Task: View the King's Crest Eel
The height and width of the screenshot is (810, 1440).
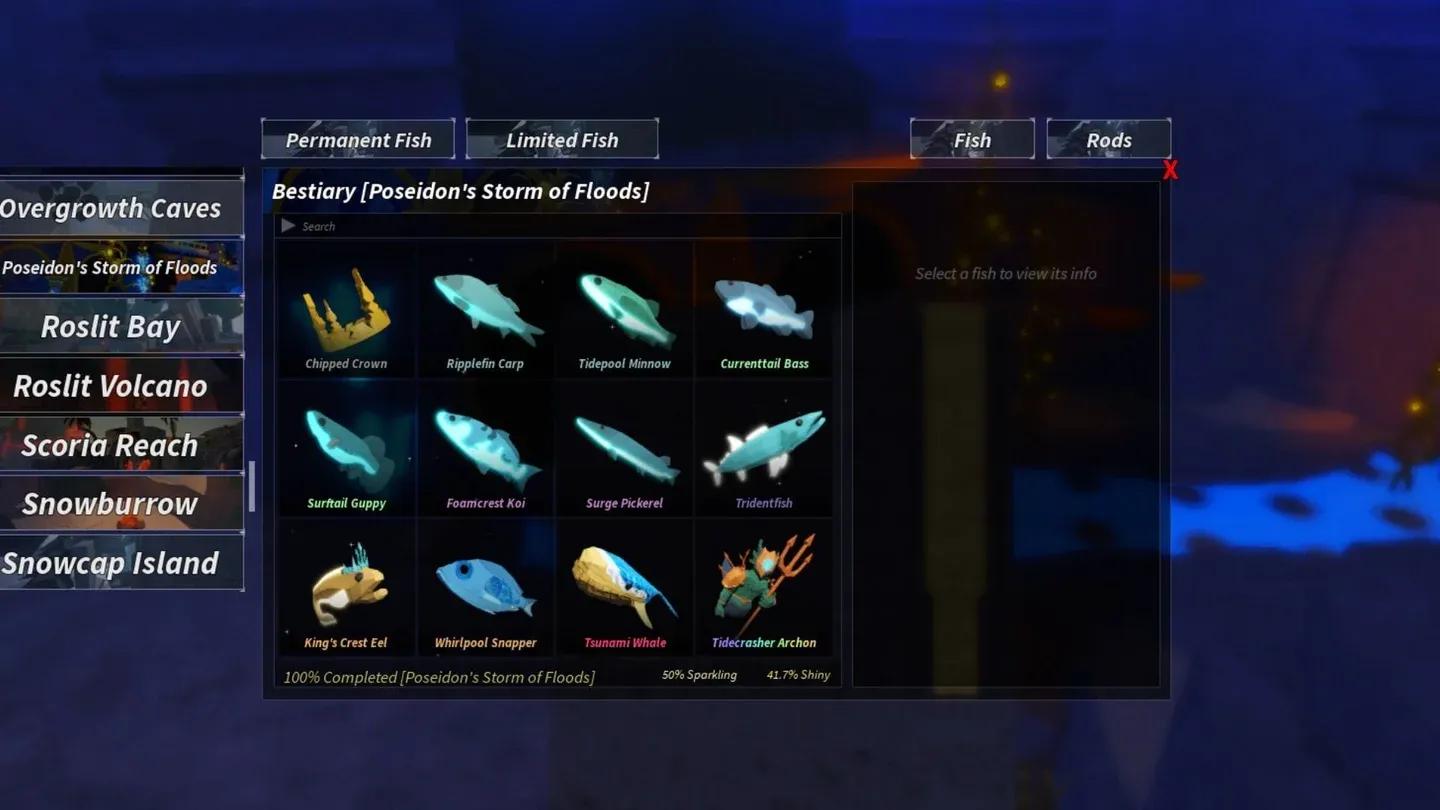Action: click(x=346, y=590)
